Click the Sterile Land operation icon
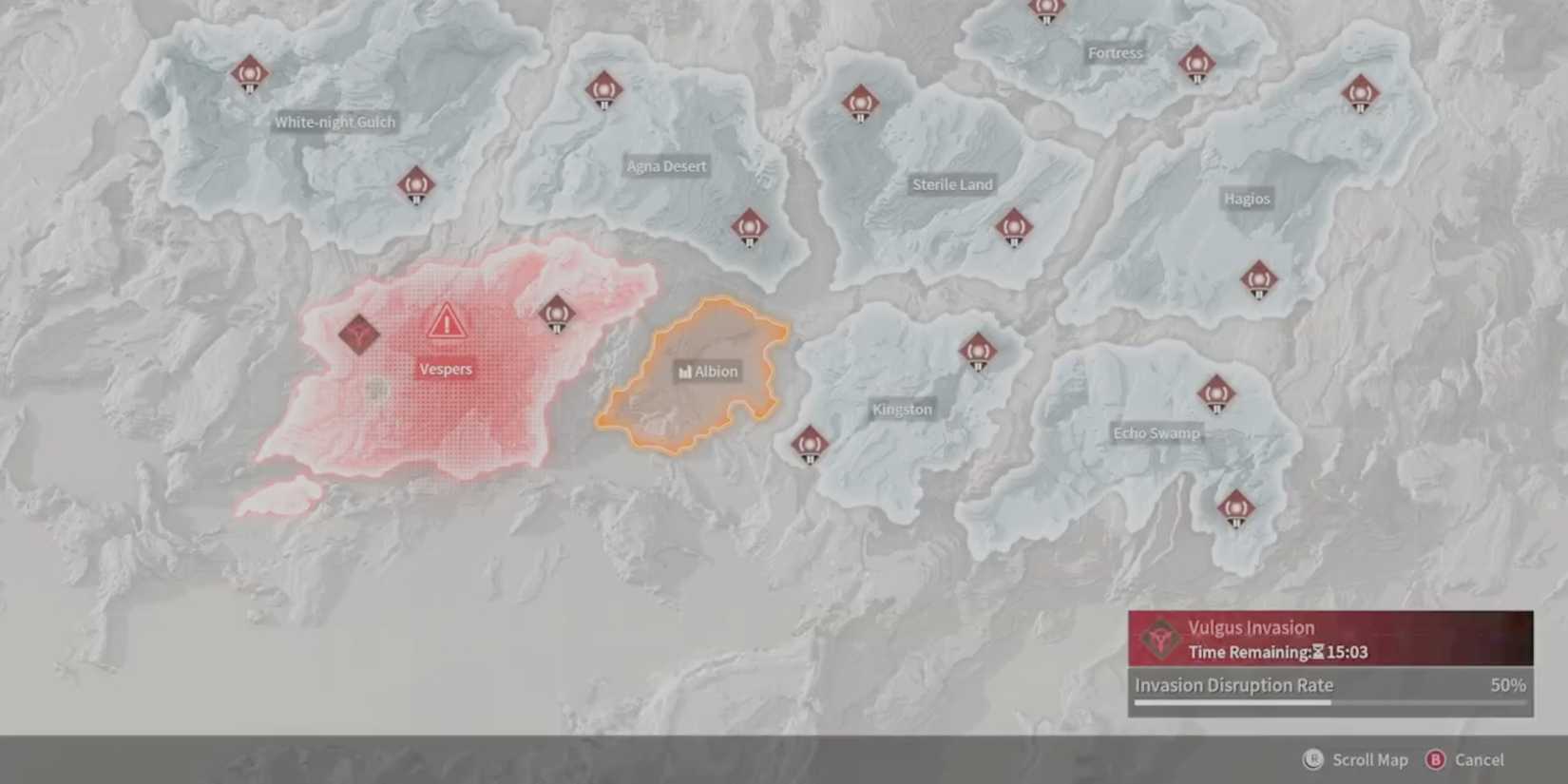Image resolution: width=1568 pixels, height=784 pixels. (x=1015, y=228)
